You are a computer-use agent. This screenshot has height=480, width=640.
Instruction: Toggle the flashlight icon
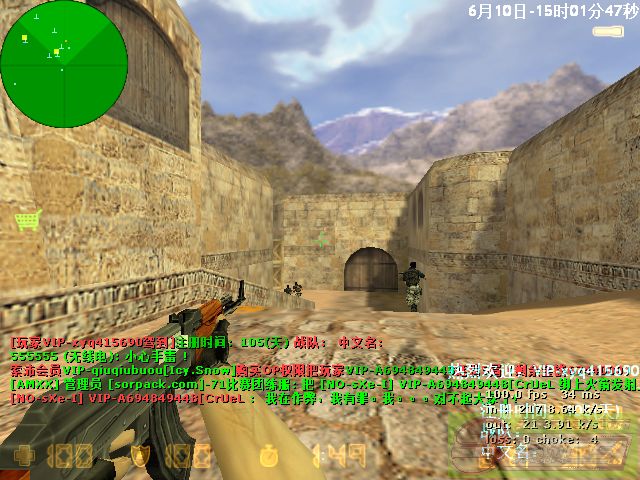pyautogui.click(x=608, y=32)
